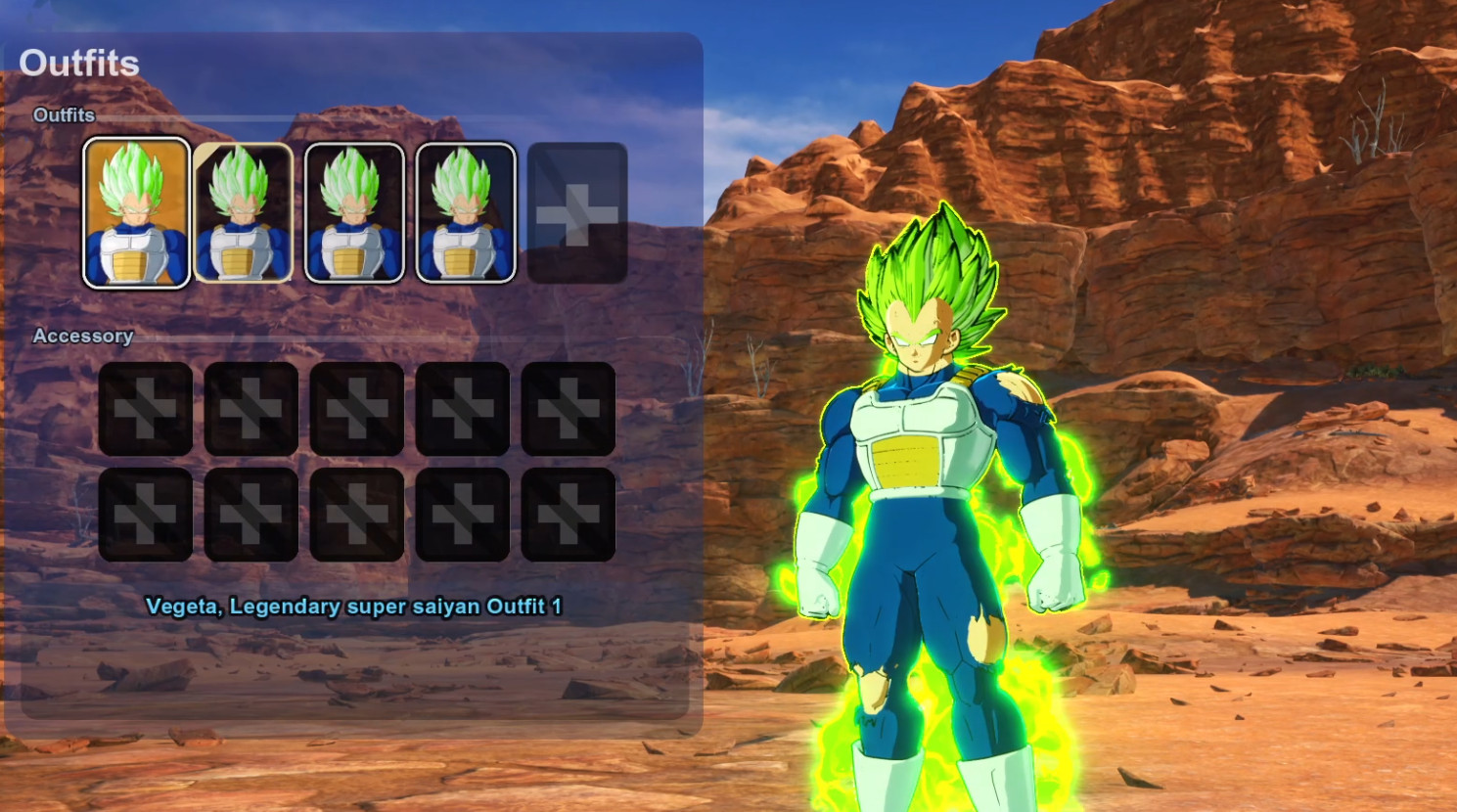Click the currently equipped highlighted outfit
1457x812 pixels.
click(137, 210)
